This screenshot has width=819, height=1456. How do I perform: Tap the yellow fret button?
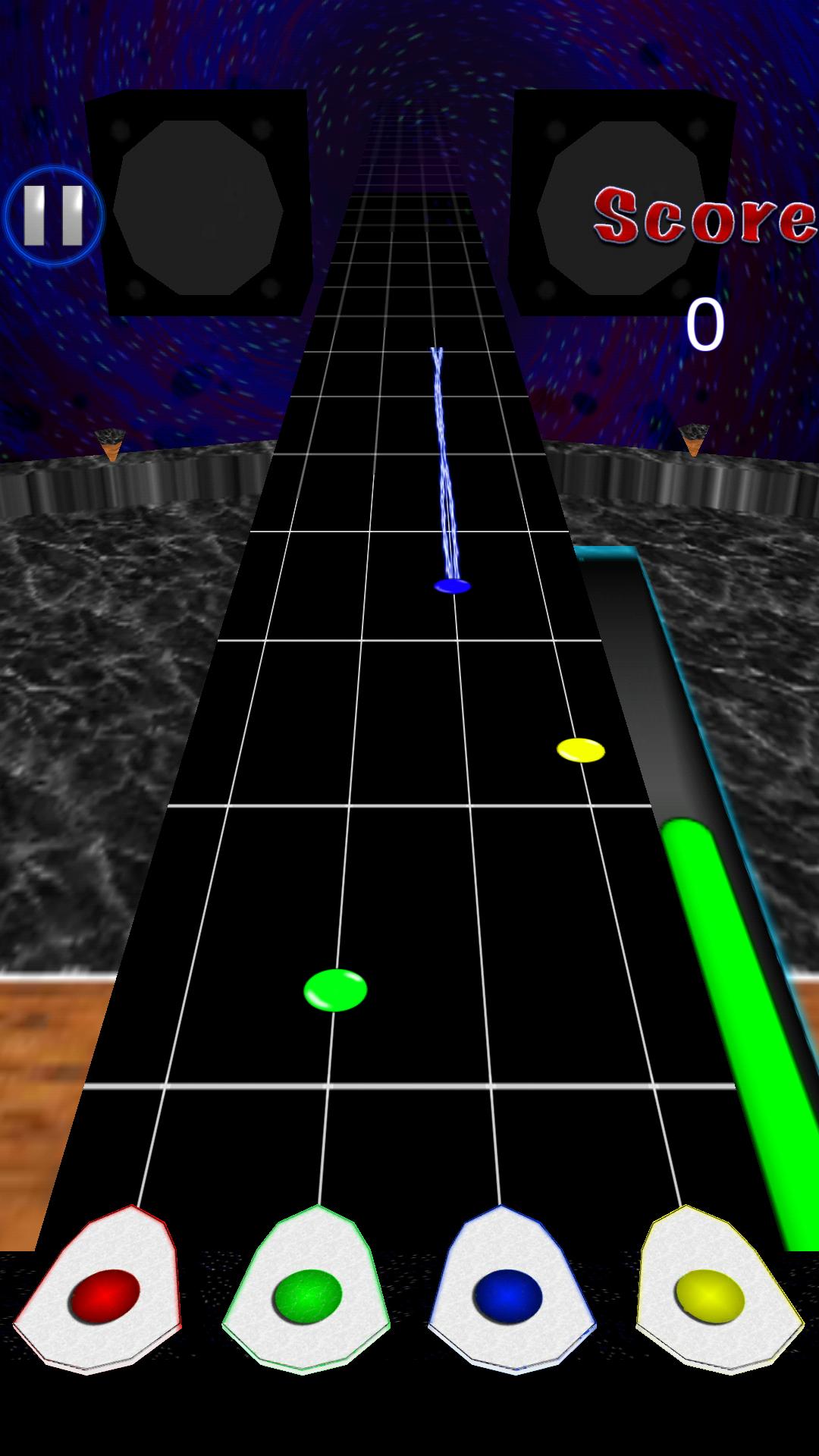pyautogui.click(x=710, y=1295)
